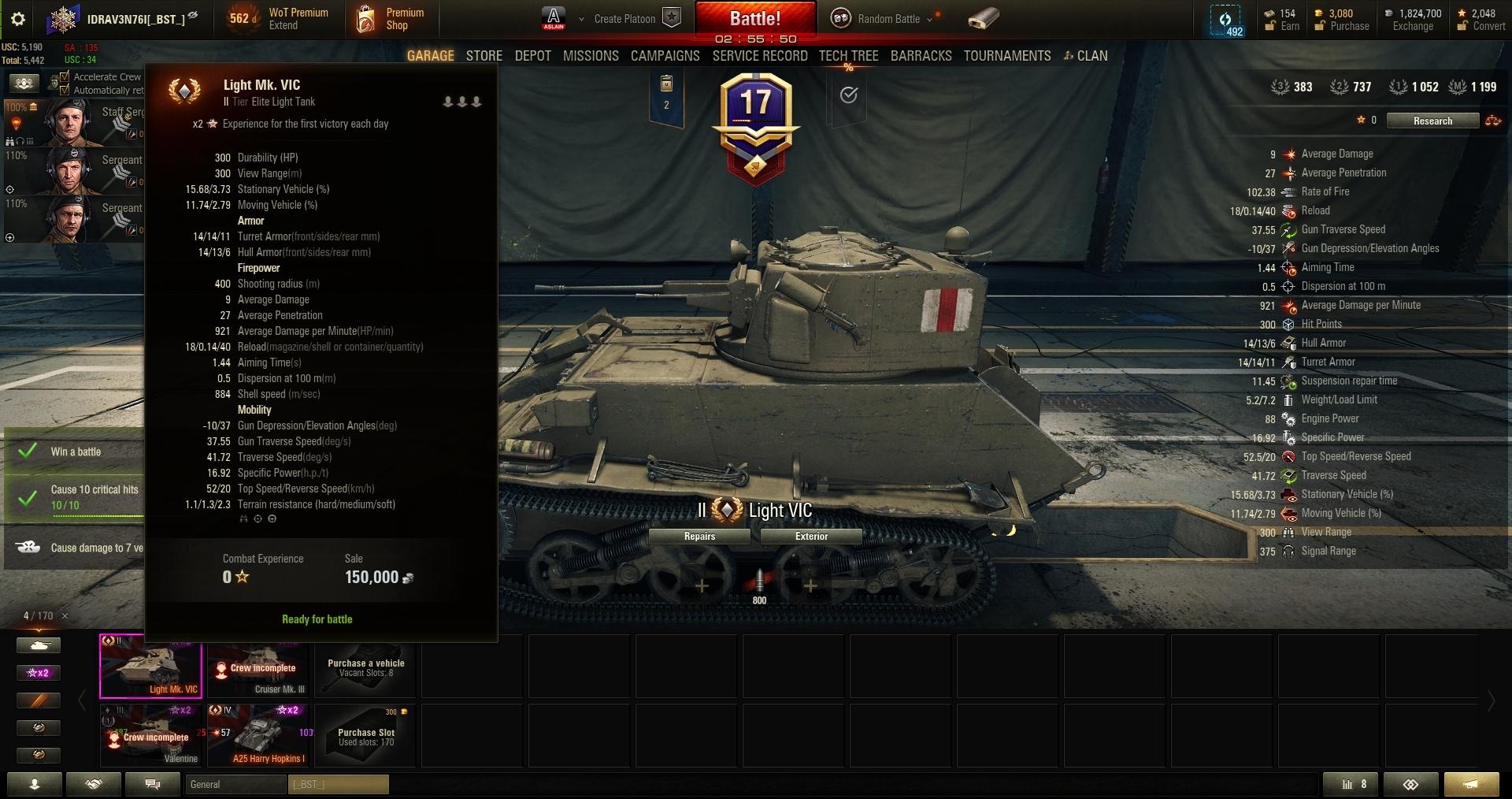
Task: Open the Depot tab
Action: click(532, 56)
